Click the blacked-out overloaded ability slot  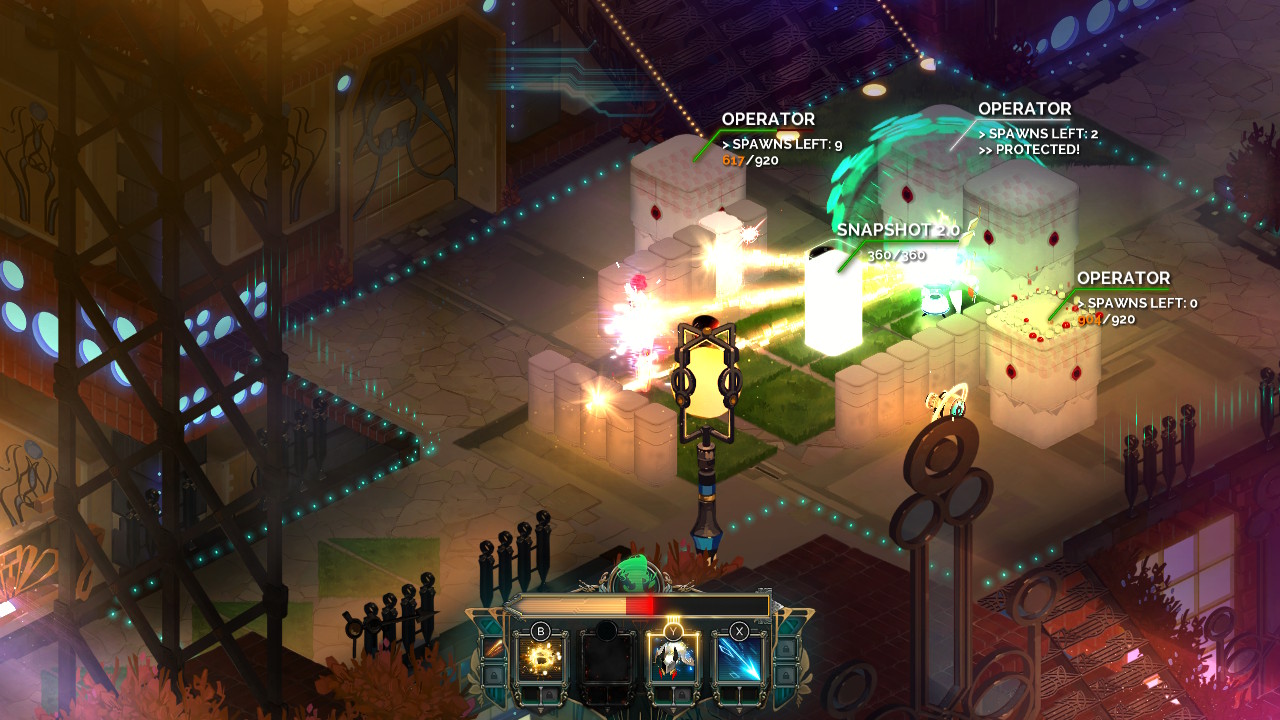[x=607, y=657]
